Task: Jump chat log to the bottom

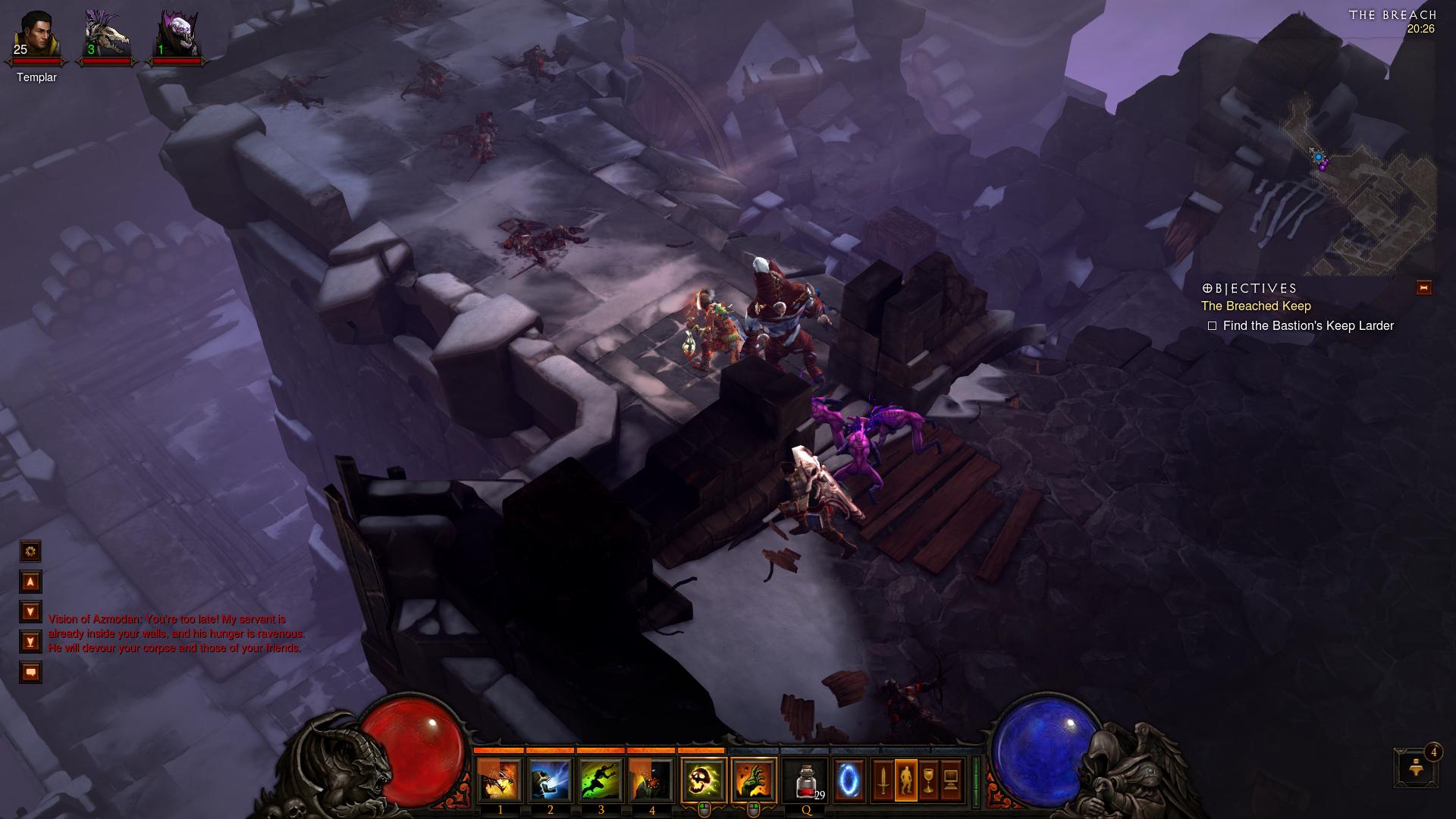Action: coord(30,642)
